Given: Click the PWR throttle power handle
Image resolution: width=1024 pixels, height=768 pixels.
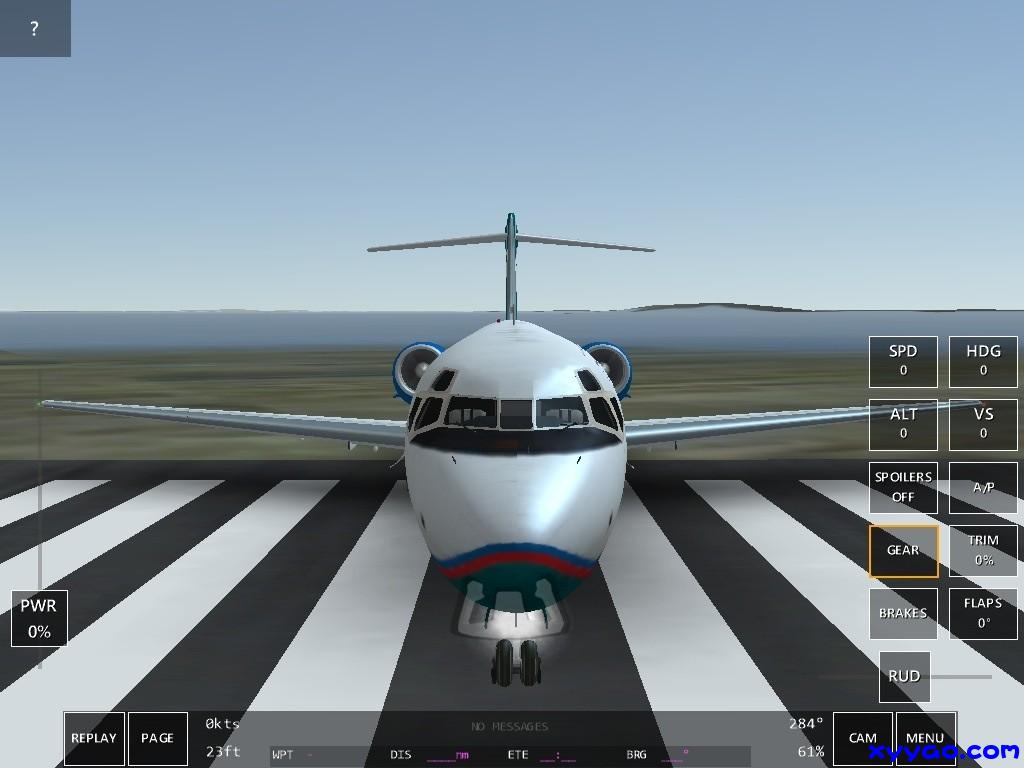Looking at the screenshot, I should (x=39, y=618).
